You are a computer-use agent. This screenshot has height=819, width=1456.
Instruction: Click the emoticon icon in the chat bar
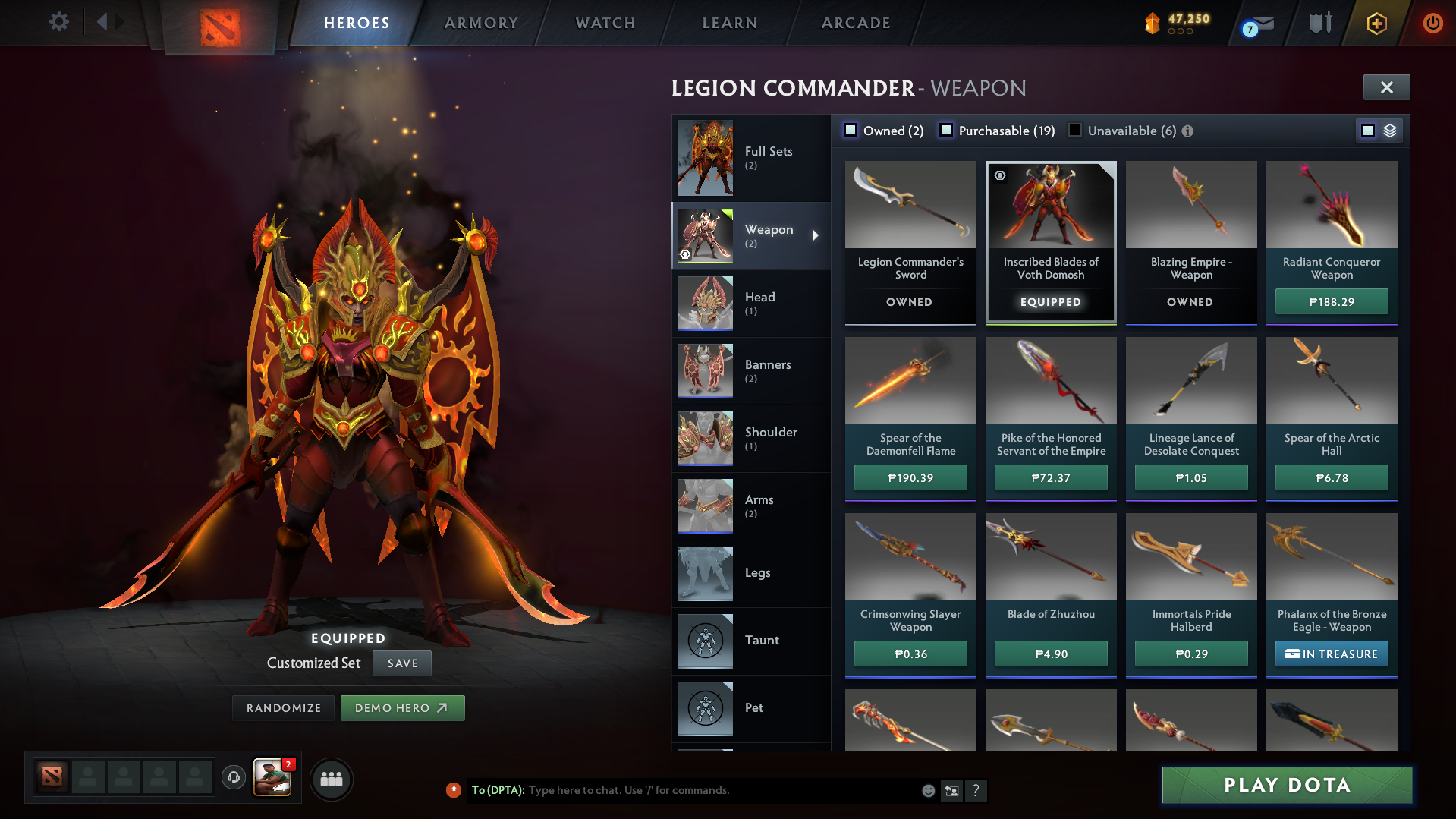click(928, 790)
